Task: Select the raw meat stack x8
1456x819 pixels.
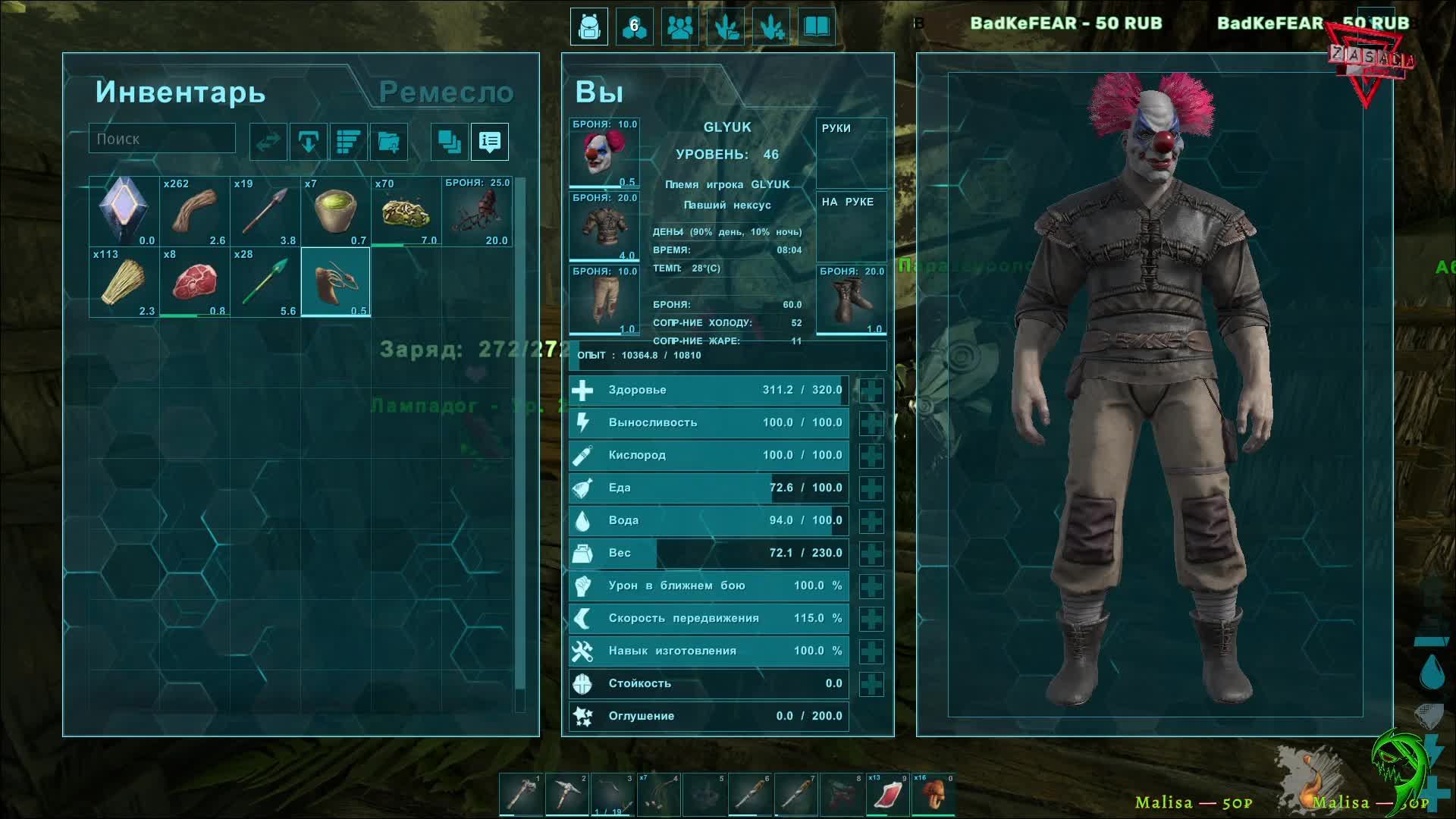Action: [194, 282]
